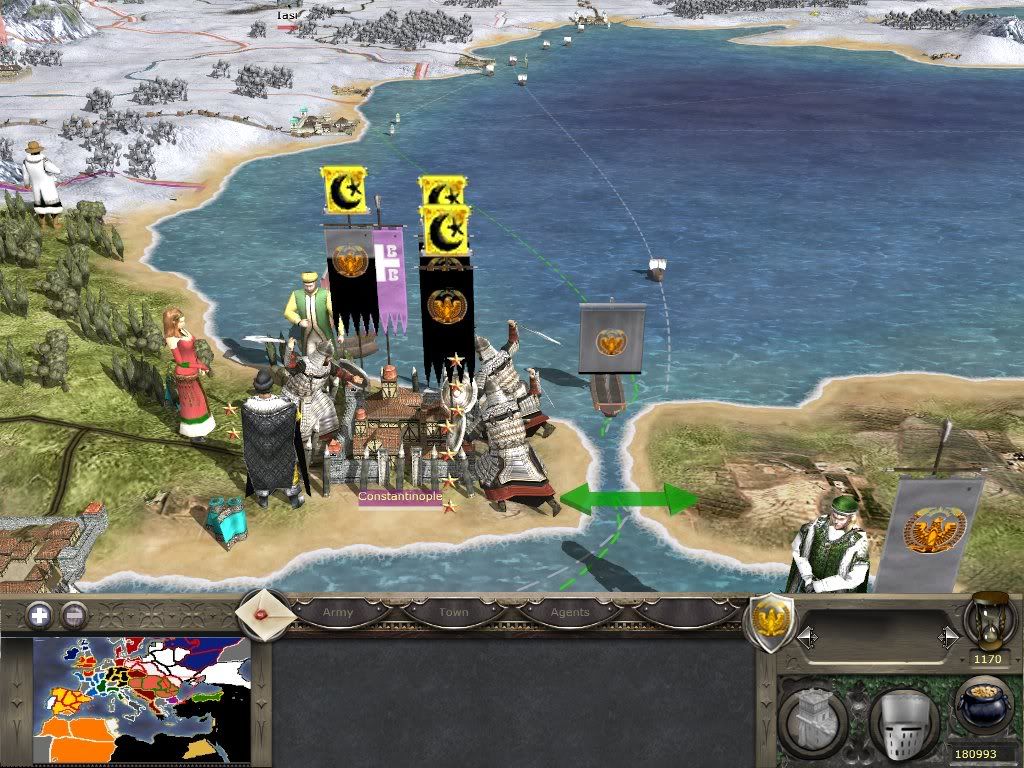Open the Town tab
1024x768 pixels.
pos(453,612)
